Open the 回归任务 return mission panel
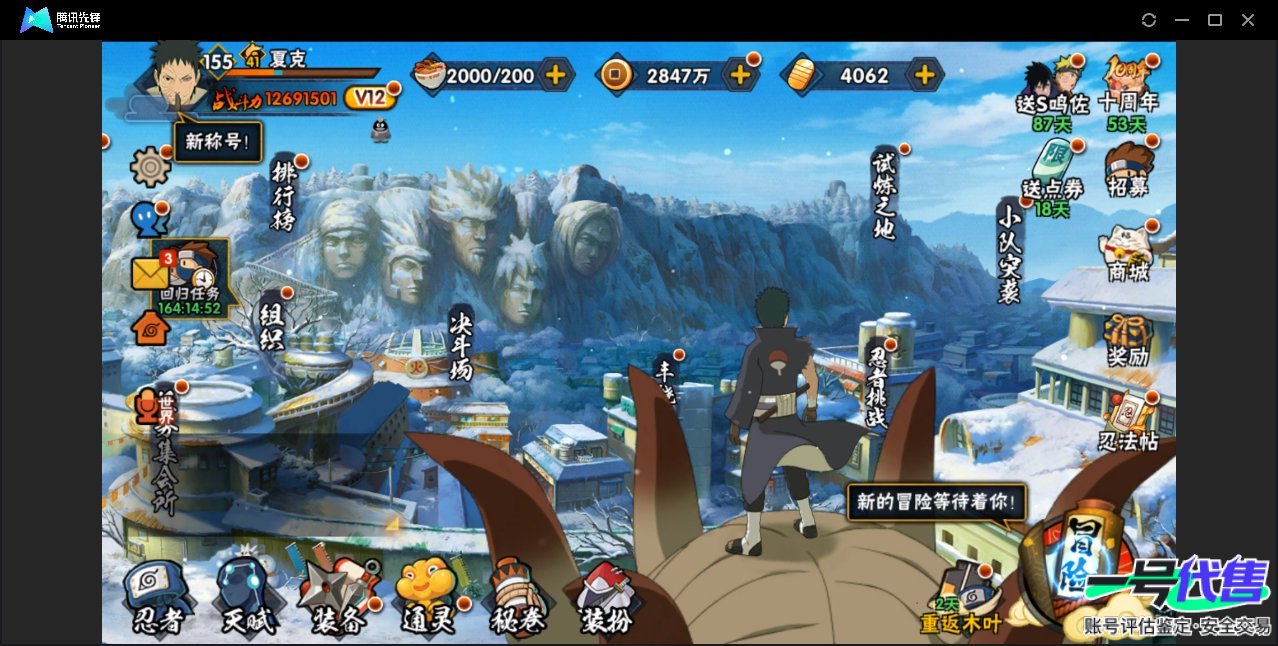Screen dimensions: 1278x646 tap(192, 277)
